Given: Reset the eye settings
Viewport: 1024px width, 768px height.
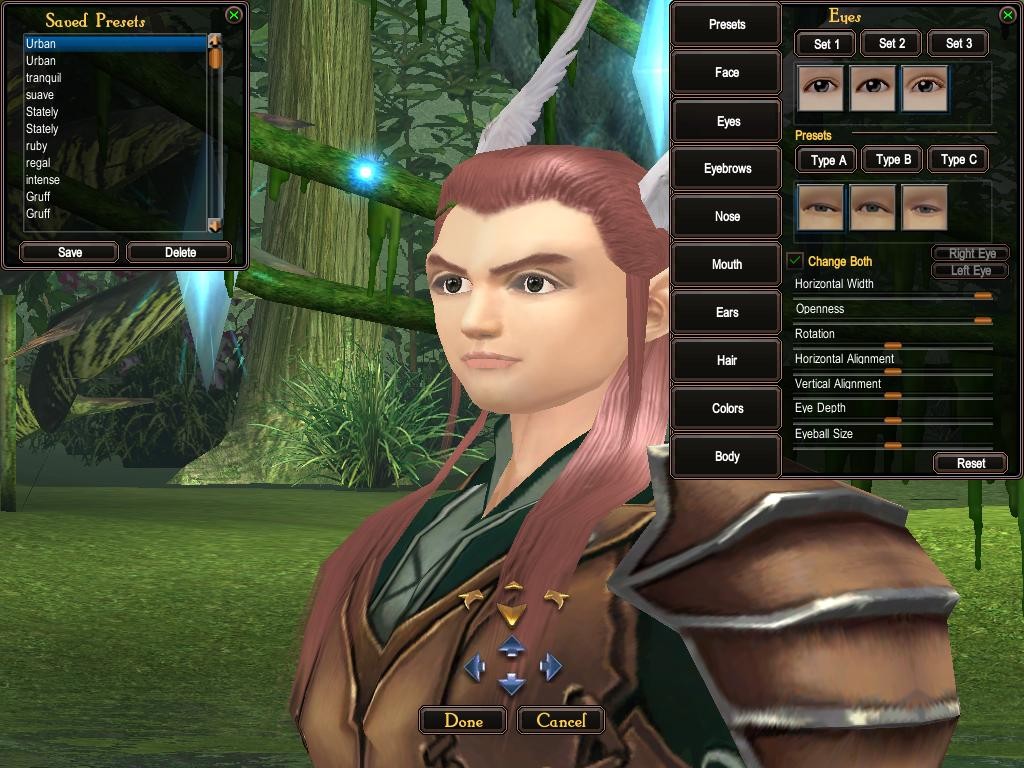Looking at the screenshot, I should coord(970,463).
